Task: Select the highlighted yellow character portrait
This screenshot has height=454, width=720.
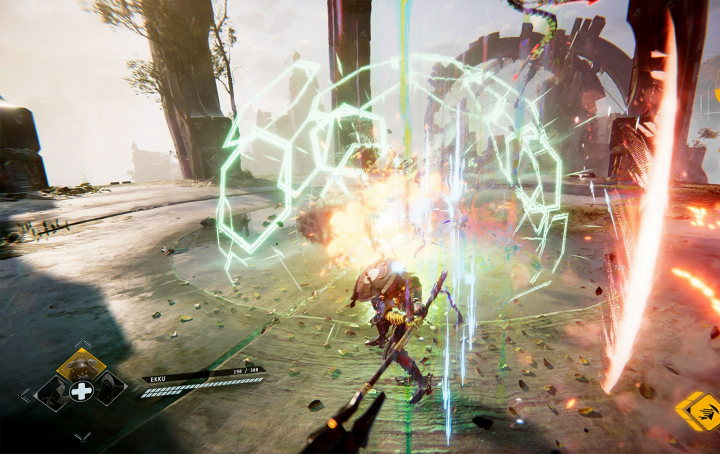Action: 81,365
